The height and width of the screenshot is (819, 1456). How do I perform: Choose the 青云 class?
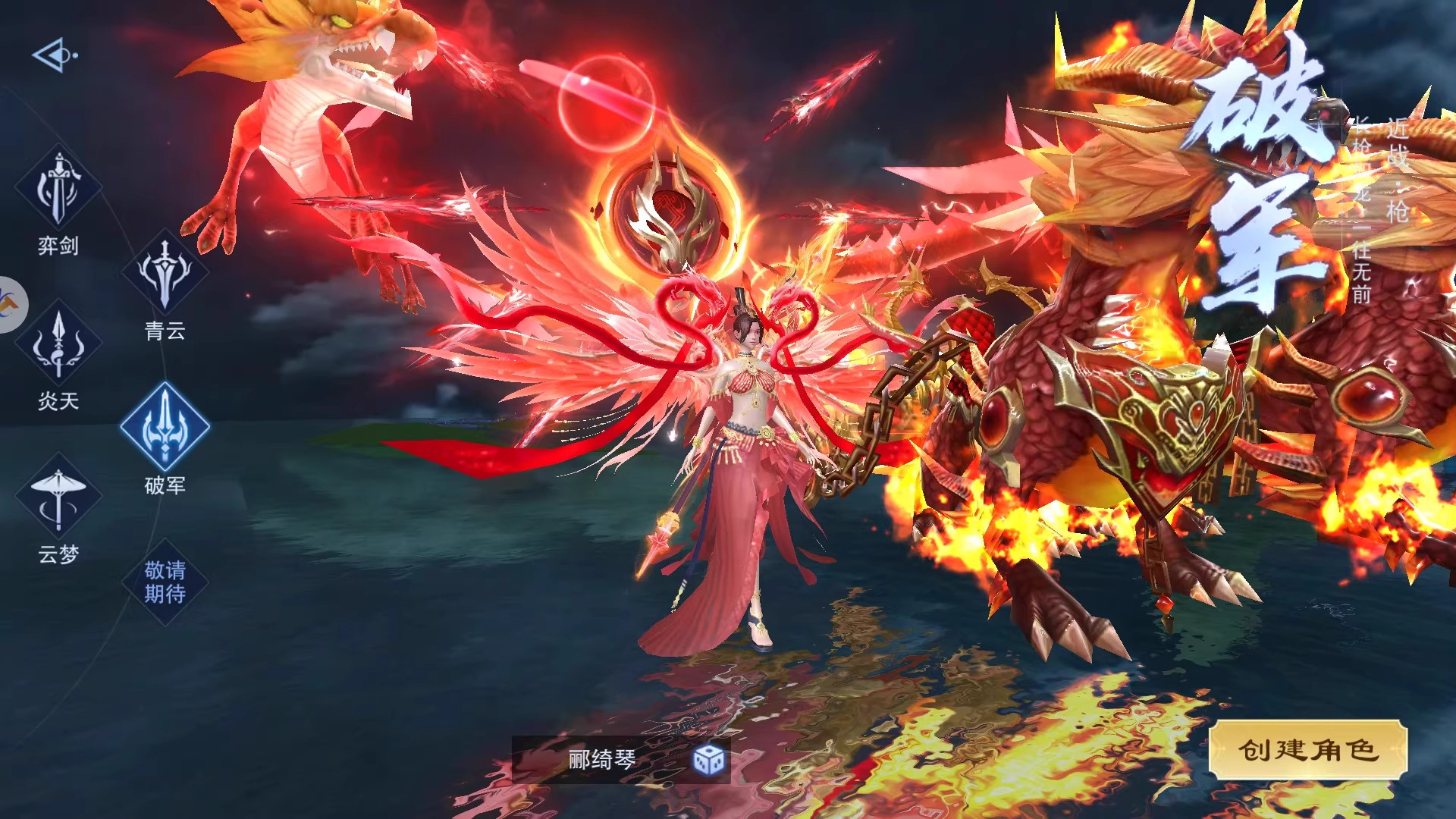pyautogui.click(x=165, y=273)
